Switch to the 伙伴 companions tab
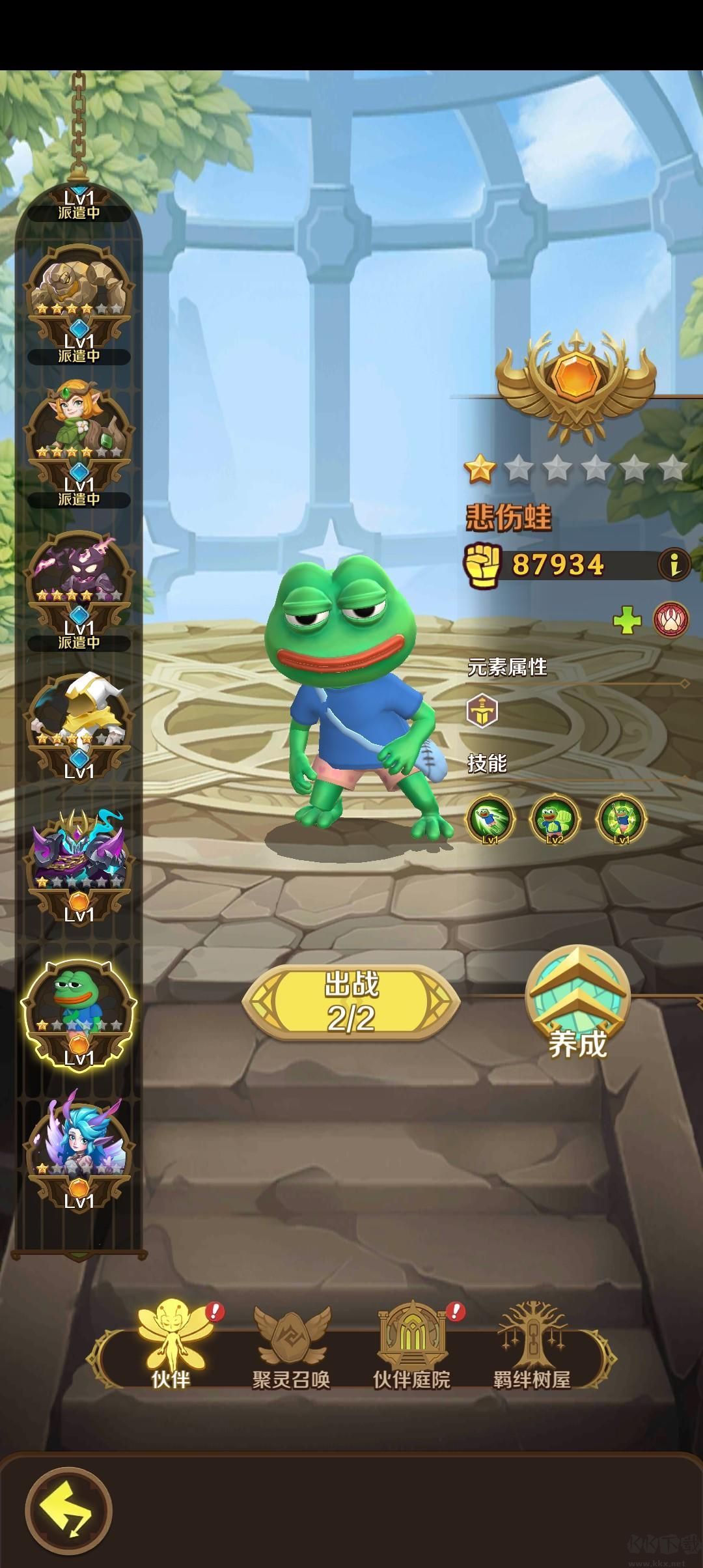Viewport: 703px width, 1568px height. coord(171,1347)
